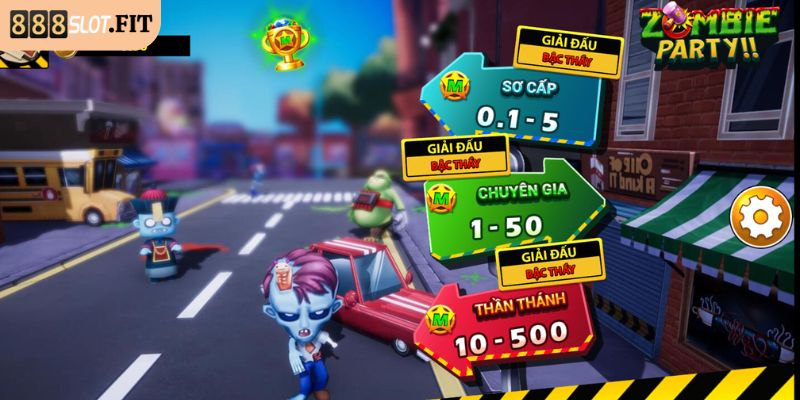Image resolution: width=800 pixels, height=400 pixels.
Task: Select the Sơ Cấp 0.1 - 5 room
Action: [517, 105]
